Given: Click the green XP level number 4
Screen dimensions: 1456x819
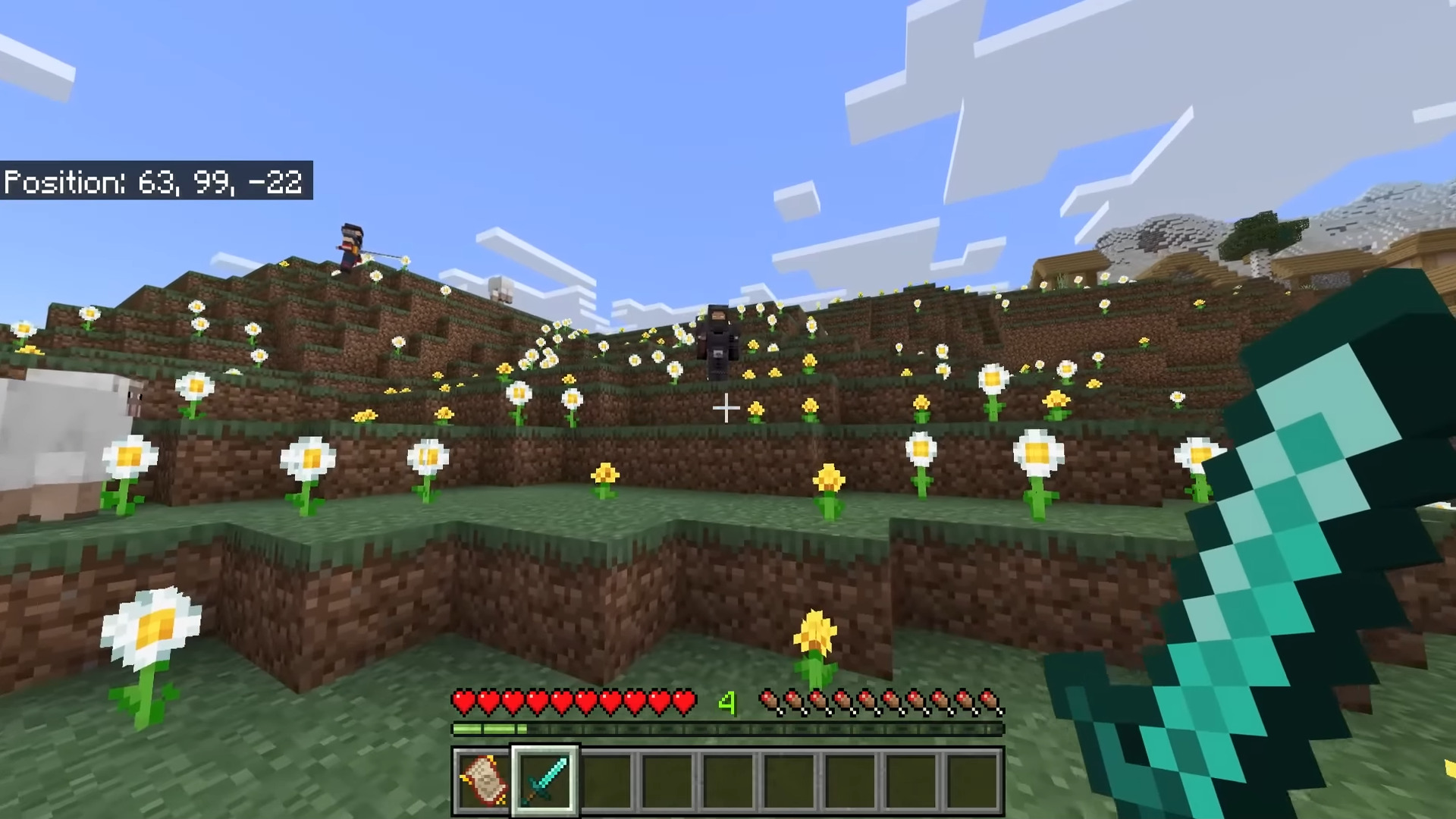Looking at the screenshot, I should [728, 704].
